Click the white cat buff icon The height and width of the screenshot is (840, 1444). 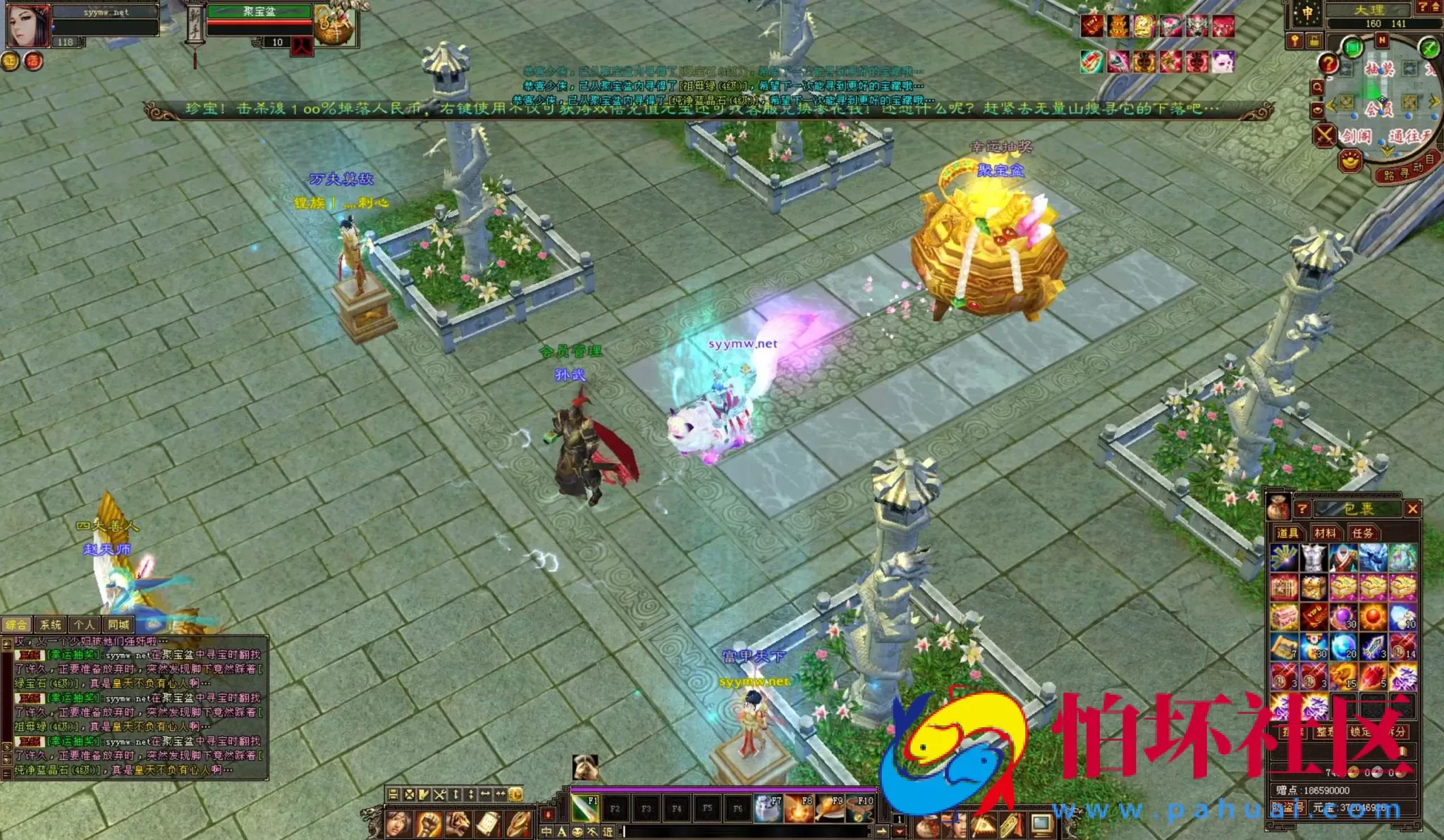pyautogui.click(x=1223, y=62)
